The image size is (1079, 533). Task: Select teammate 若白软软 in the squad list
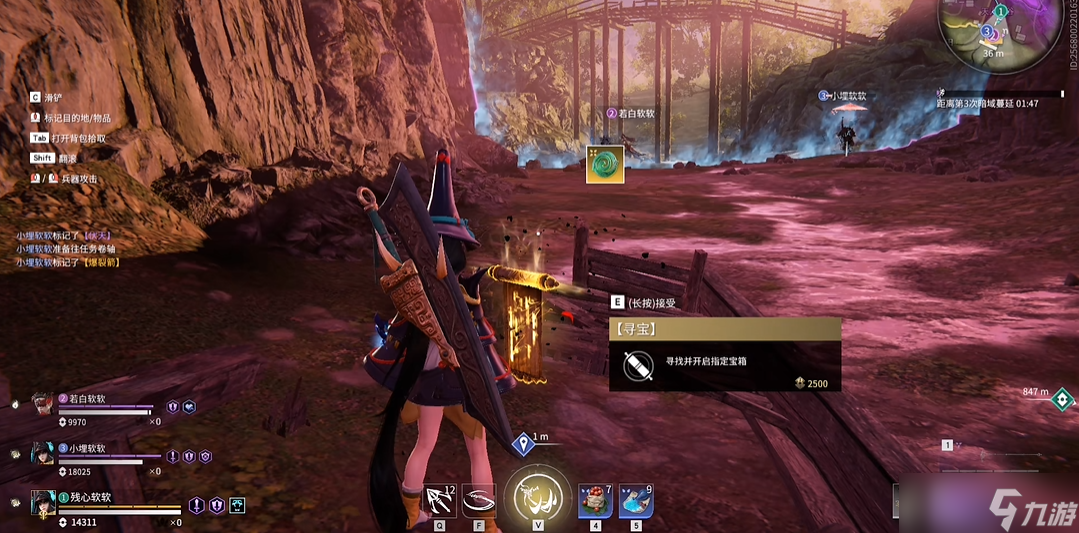44,405
